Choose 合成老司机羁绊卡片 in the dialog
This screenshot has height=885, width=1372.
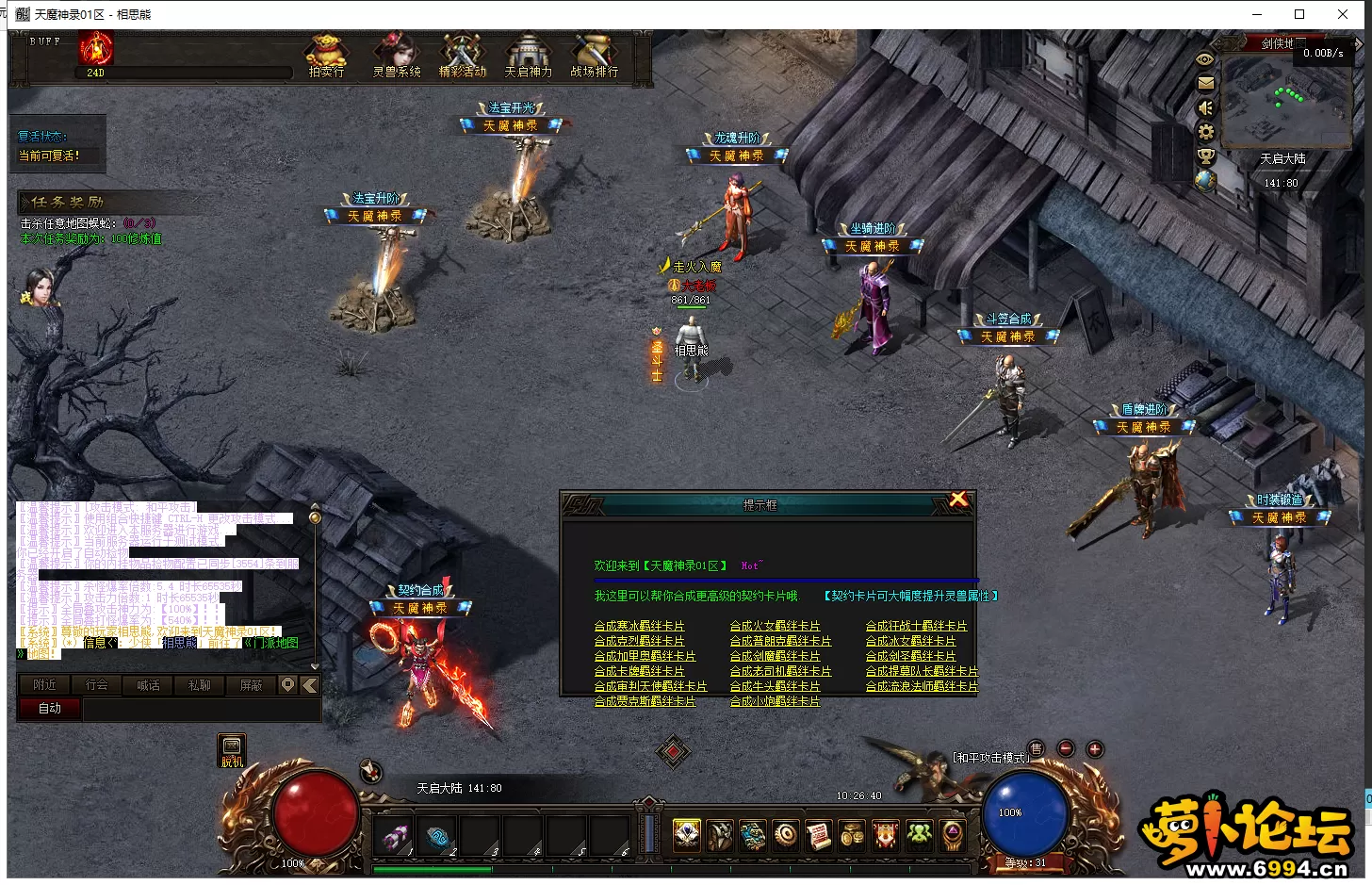[780, 671]
